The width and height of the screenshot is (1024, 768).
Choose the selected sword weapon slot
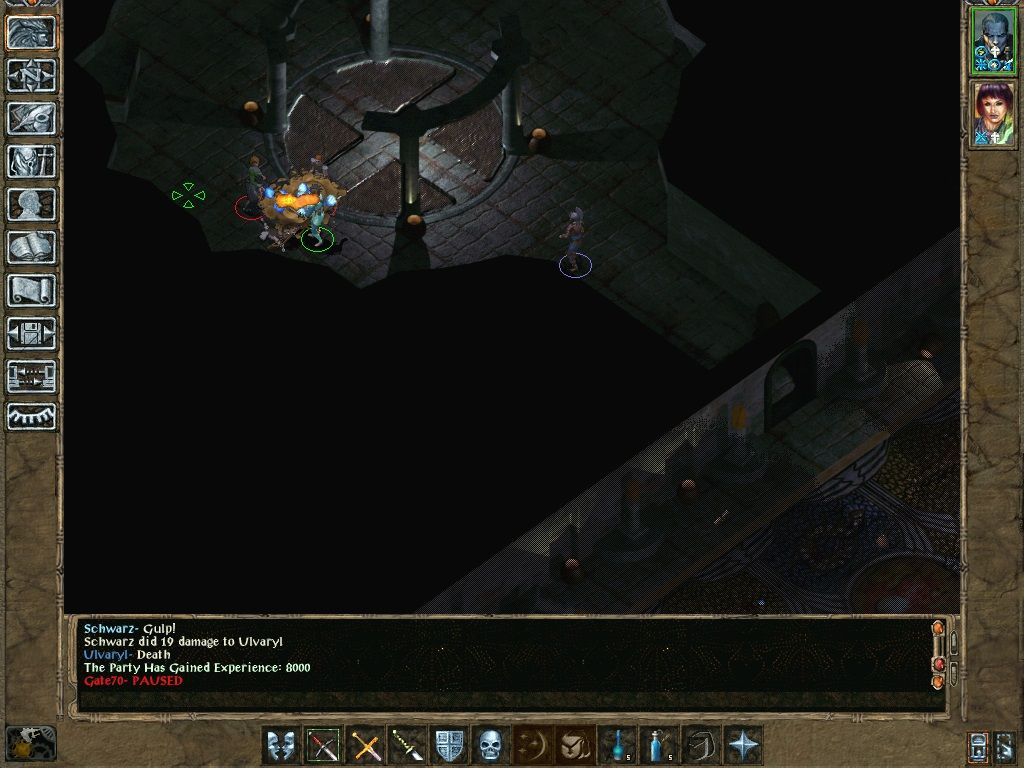(323, 745)
